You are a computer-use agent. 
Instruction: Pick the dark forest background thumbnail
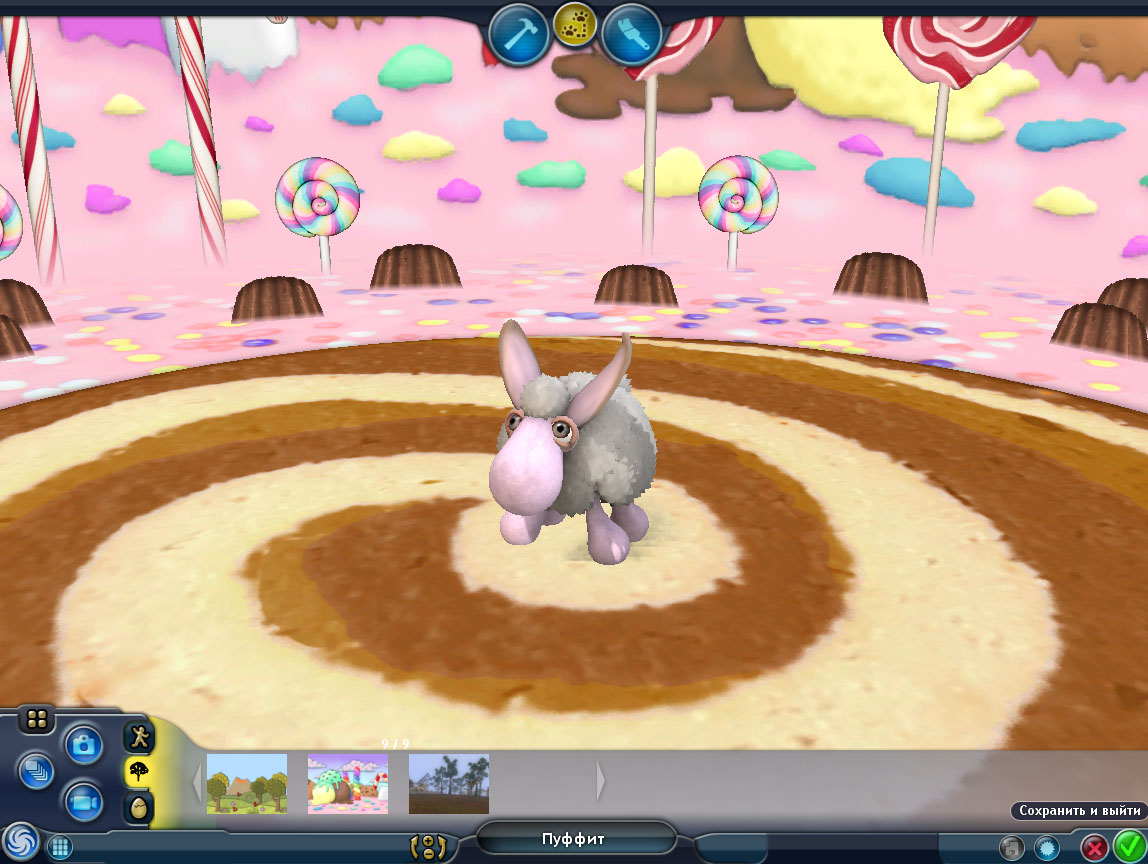pos(449,783)
